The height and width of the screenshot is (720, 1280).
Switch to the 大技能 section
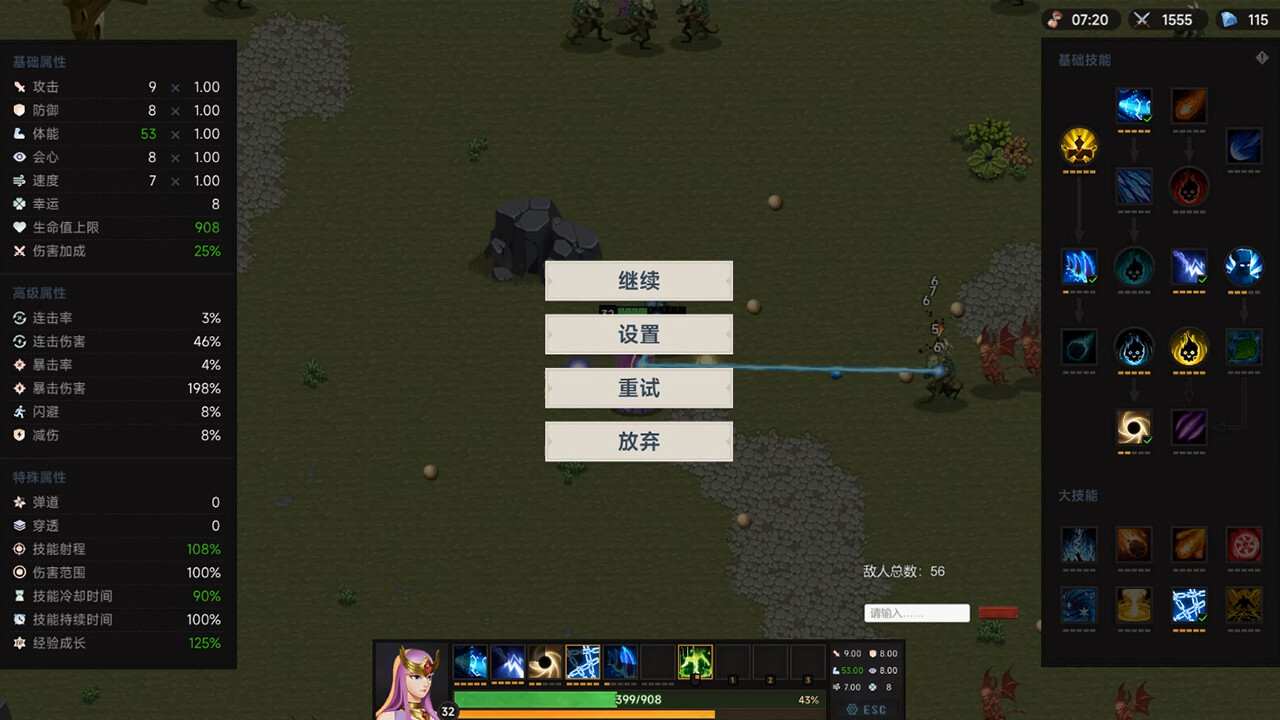[x=1076, y=495]
